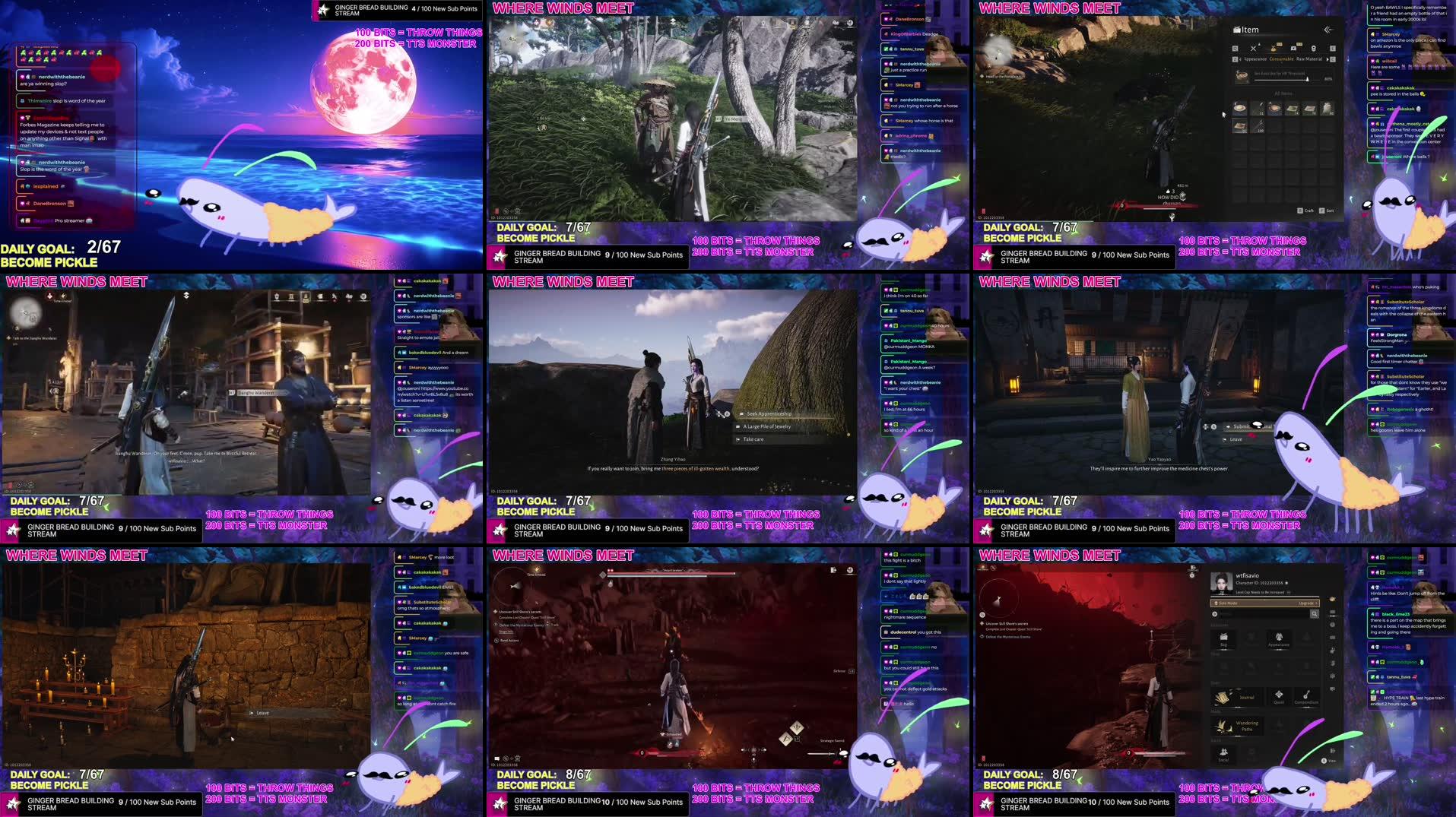
Task: Select the consumable pouch icon in the Item panel
Action: click(x=1274, y=48)
